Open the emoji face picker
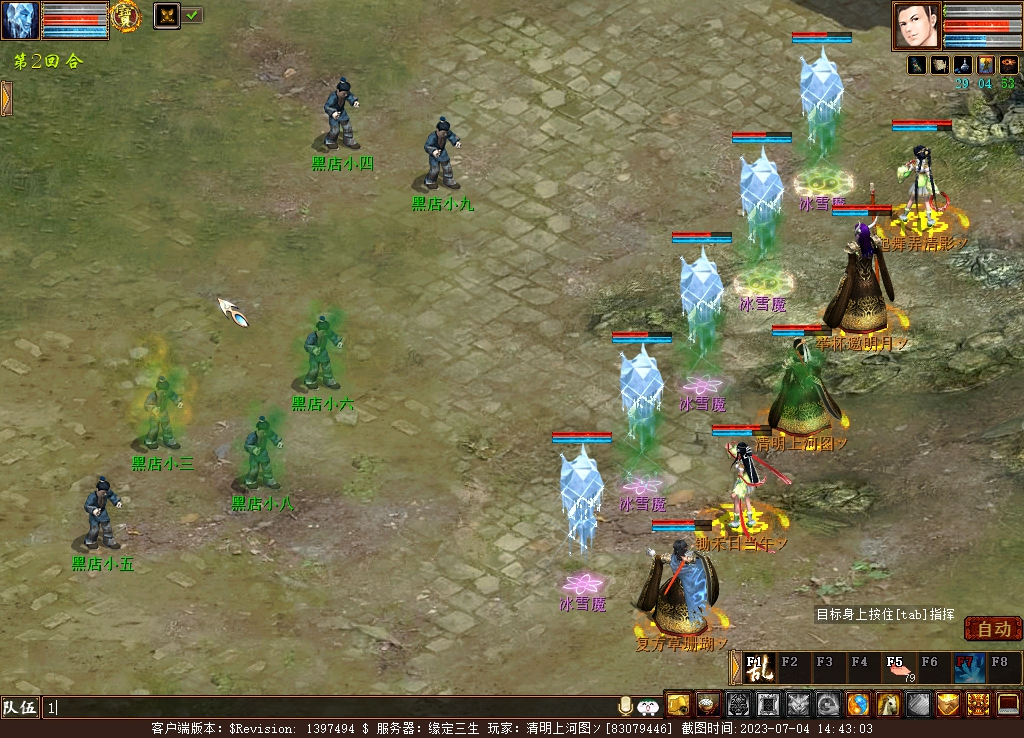Viewport: 1024px width, 738px height. [x=648, y=706]
